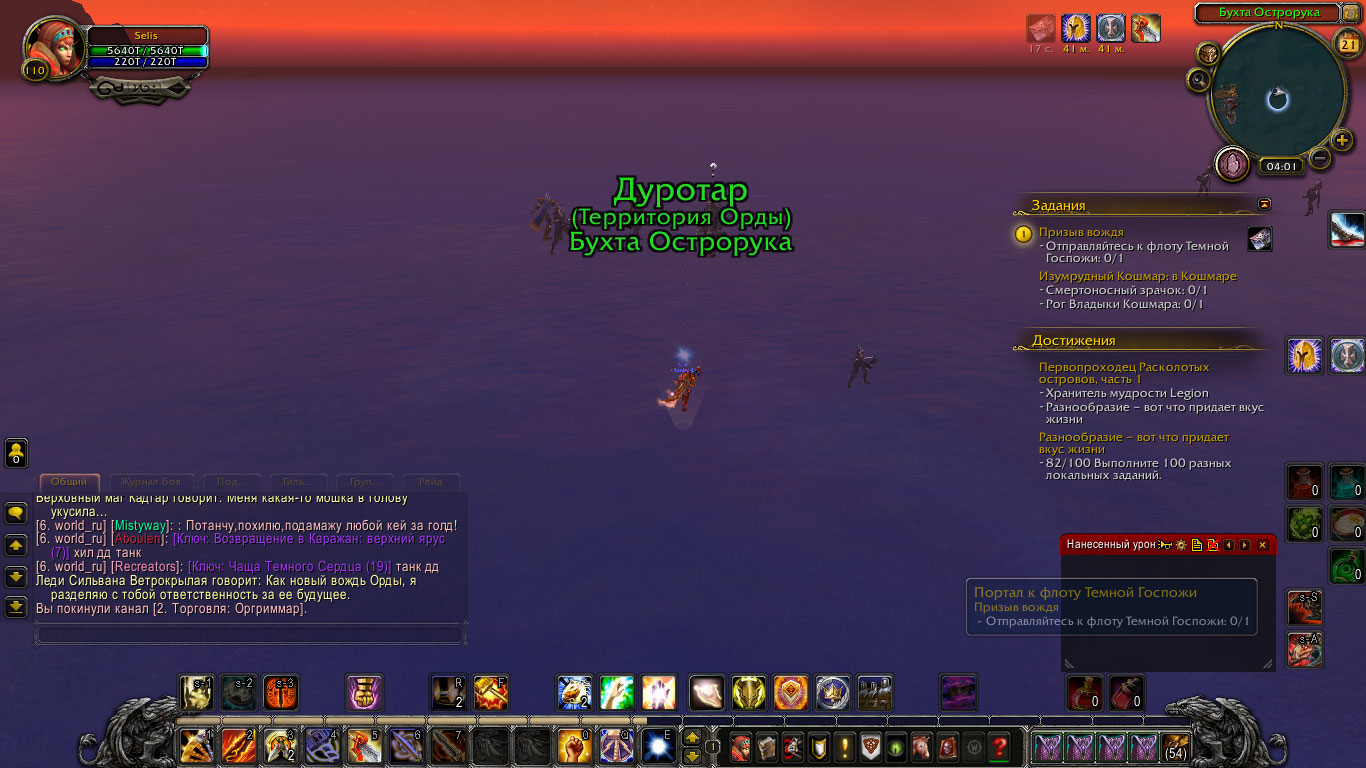1366x768 pixels.
Task: Click the chat message input box
Action: pyautogui.click(x=250, y=634)
